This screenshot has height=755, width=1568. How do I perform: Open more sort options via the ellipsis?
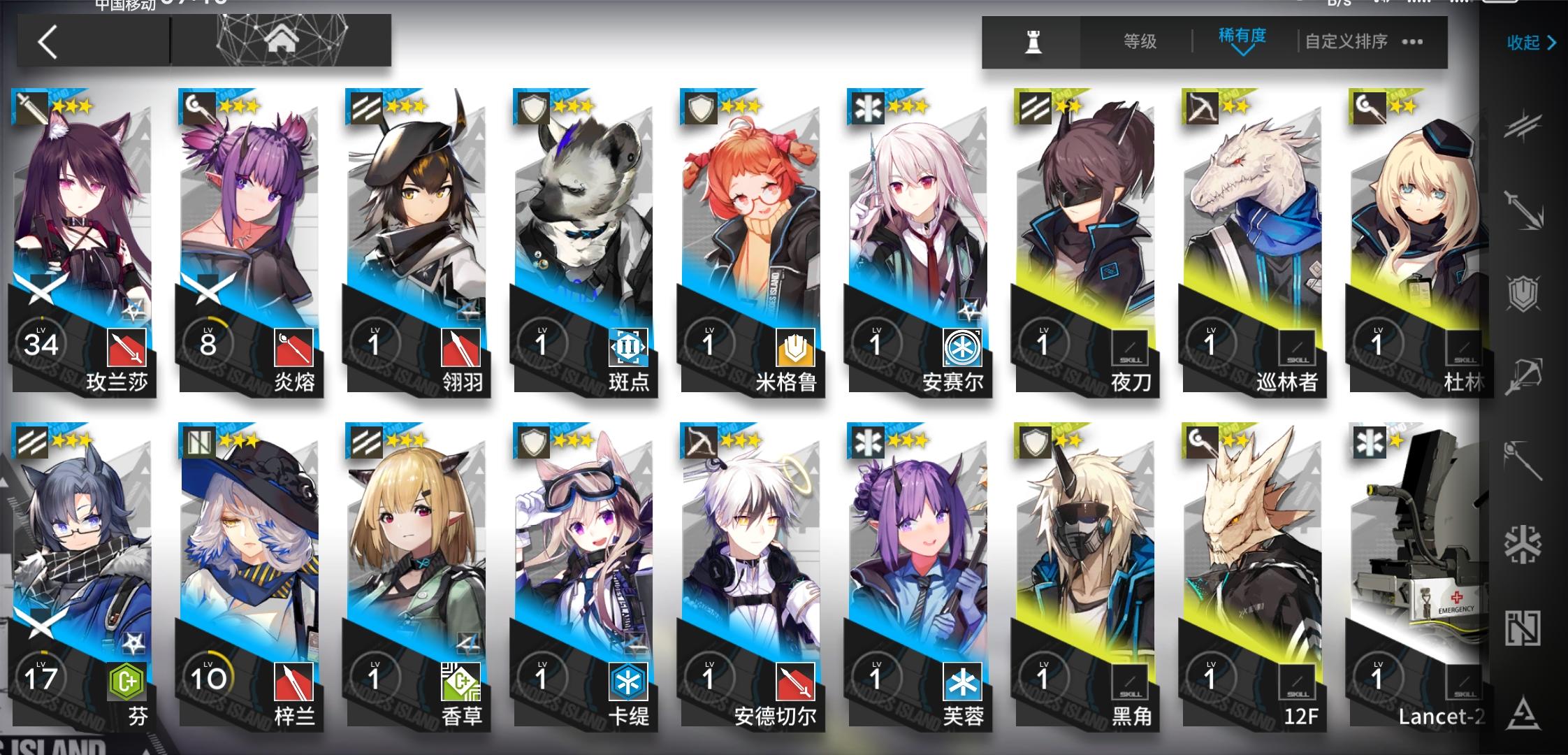[x=1411, y=42]
